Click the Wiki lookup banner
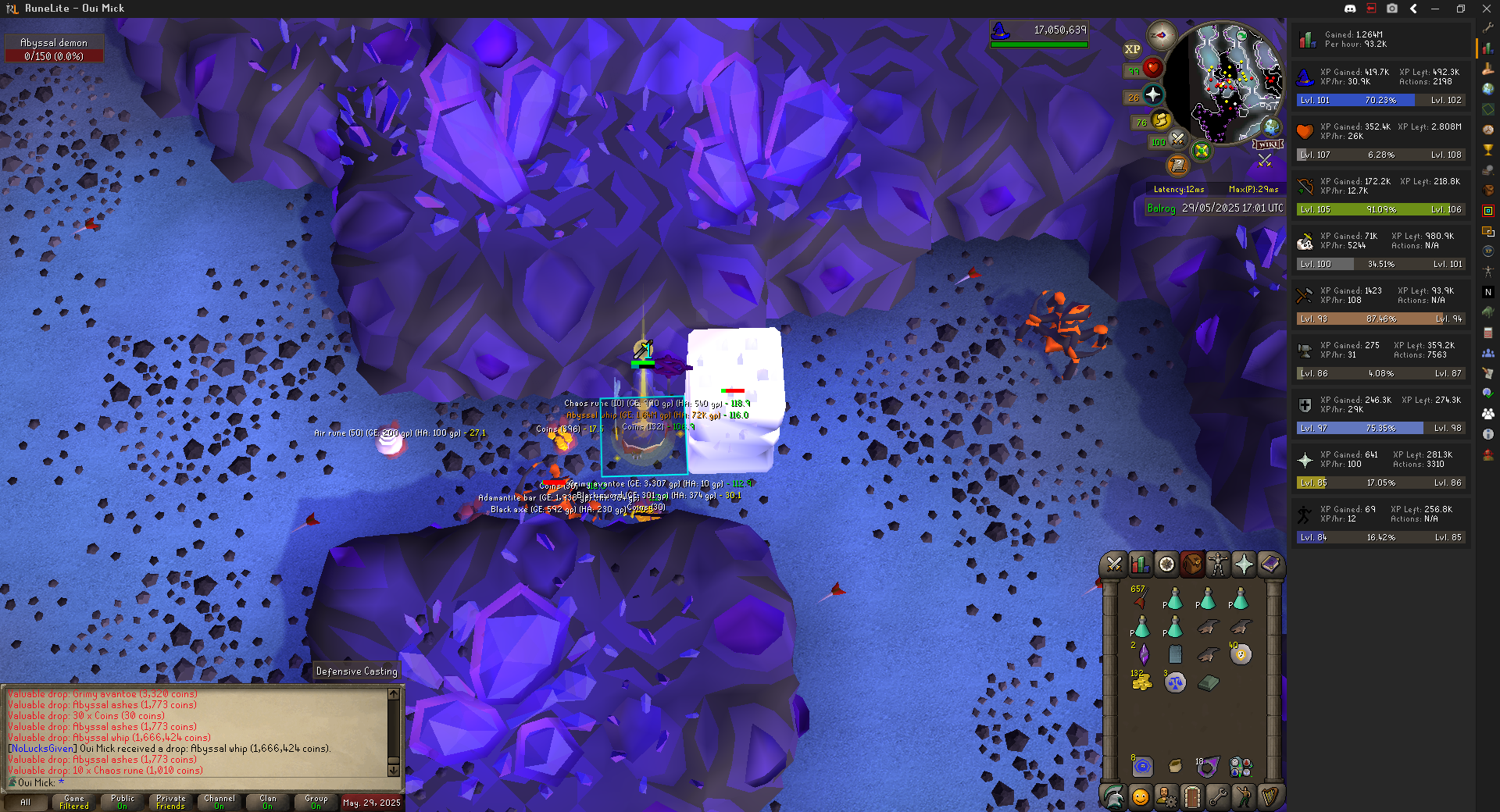This screenshot has height=812, width=1500. [1268, 144]
